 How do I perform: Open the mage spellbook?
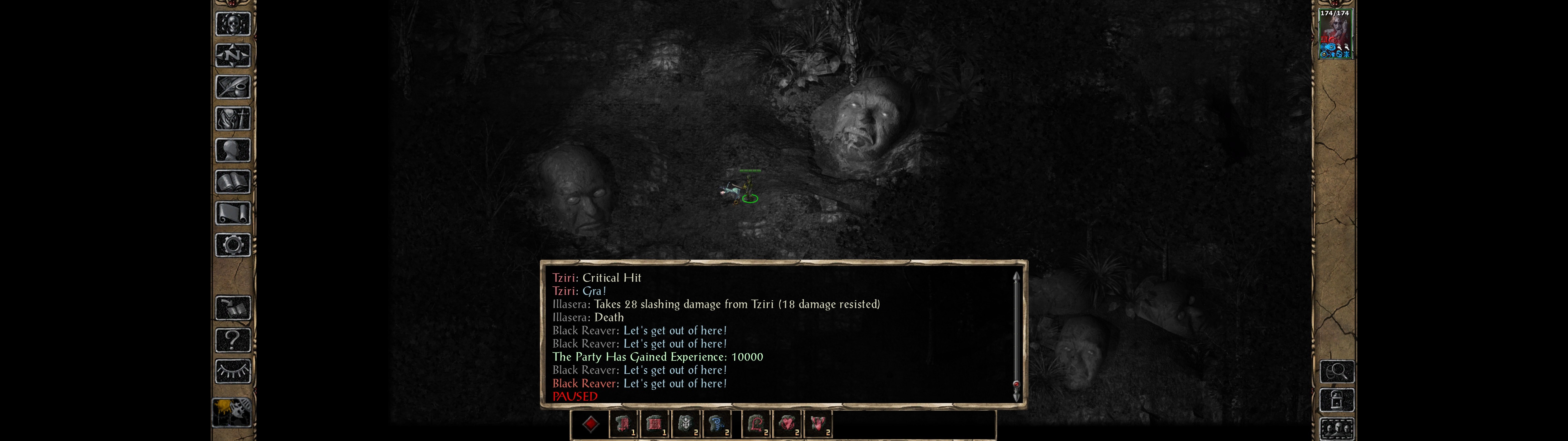tap(232, 182)
